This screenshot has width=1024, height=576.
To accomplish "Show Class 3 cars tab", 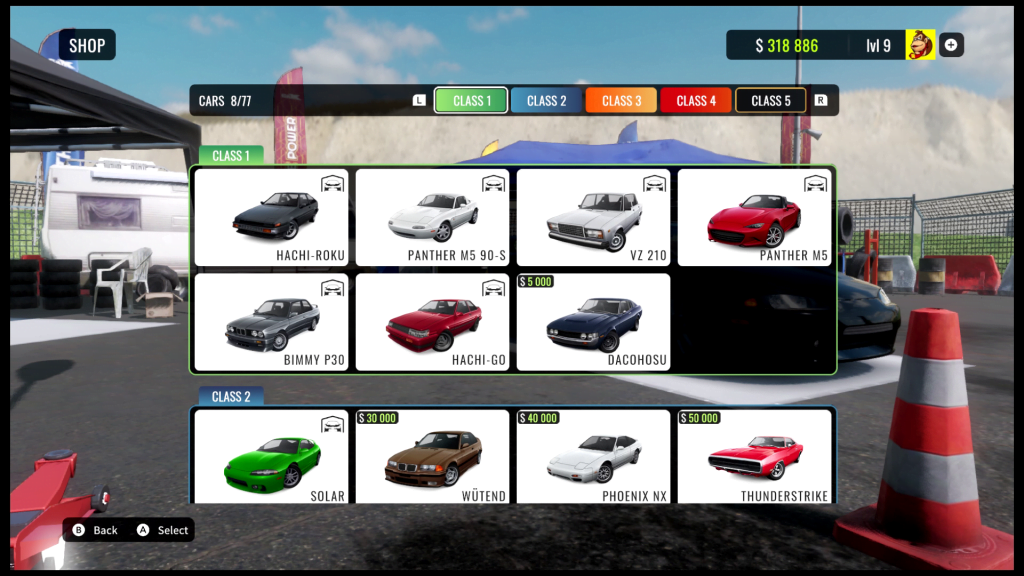I will point(621,101).
